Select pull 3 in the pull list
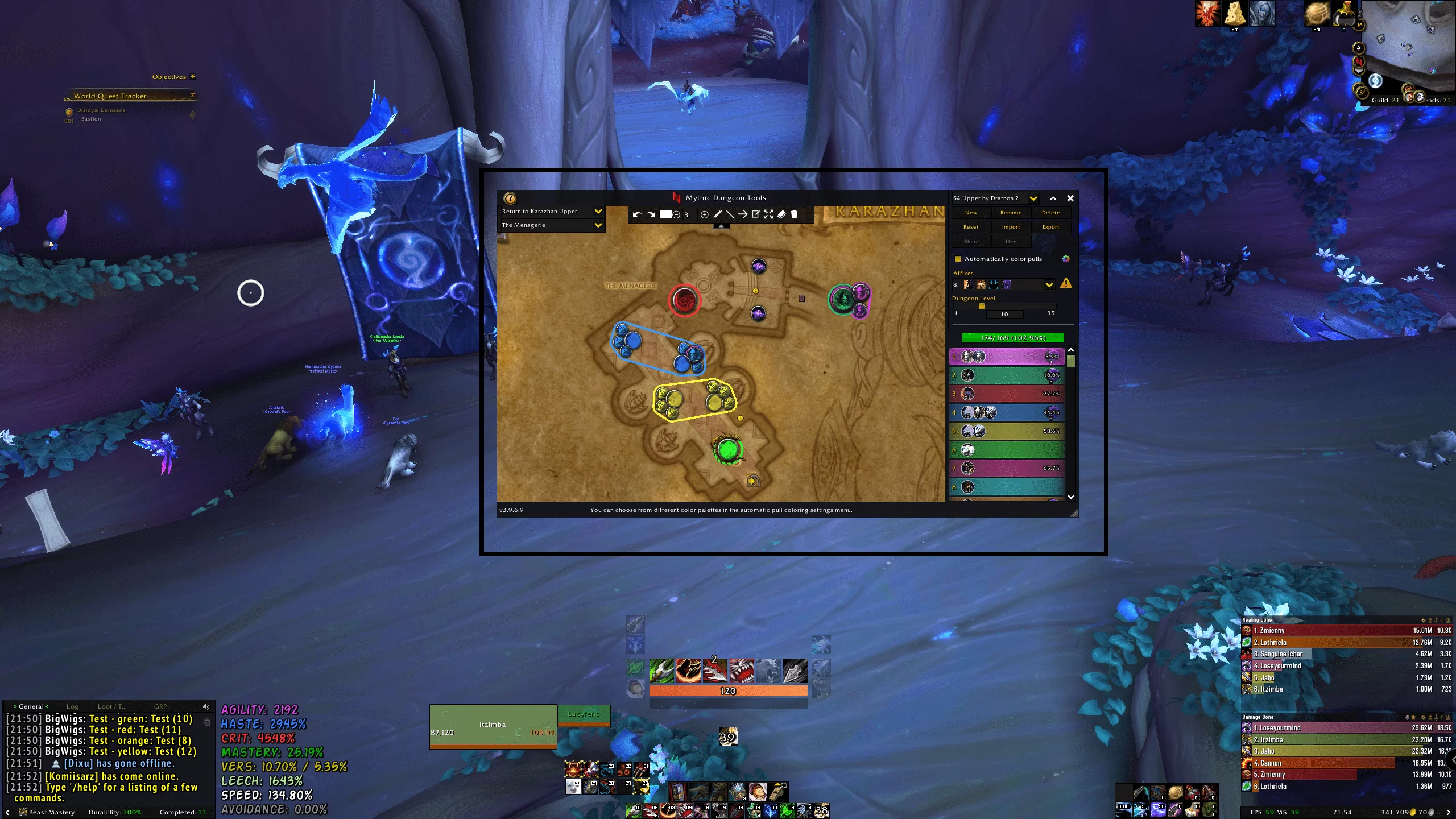 [x=1007, y=394]
